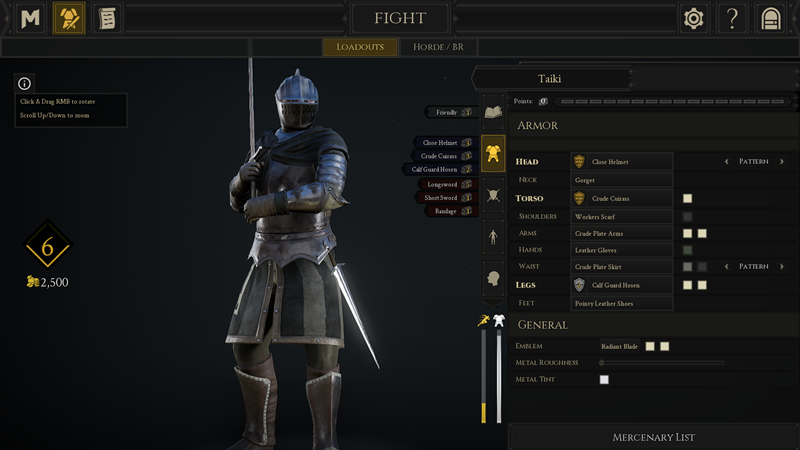Open the head face customization category
This screenshot has height=450, width=800.
pyautogui.click(x=493, y=279)
